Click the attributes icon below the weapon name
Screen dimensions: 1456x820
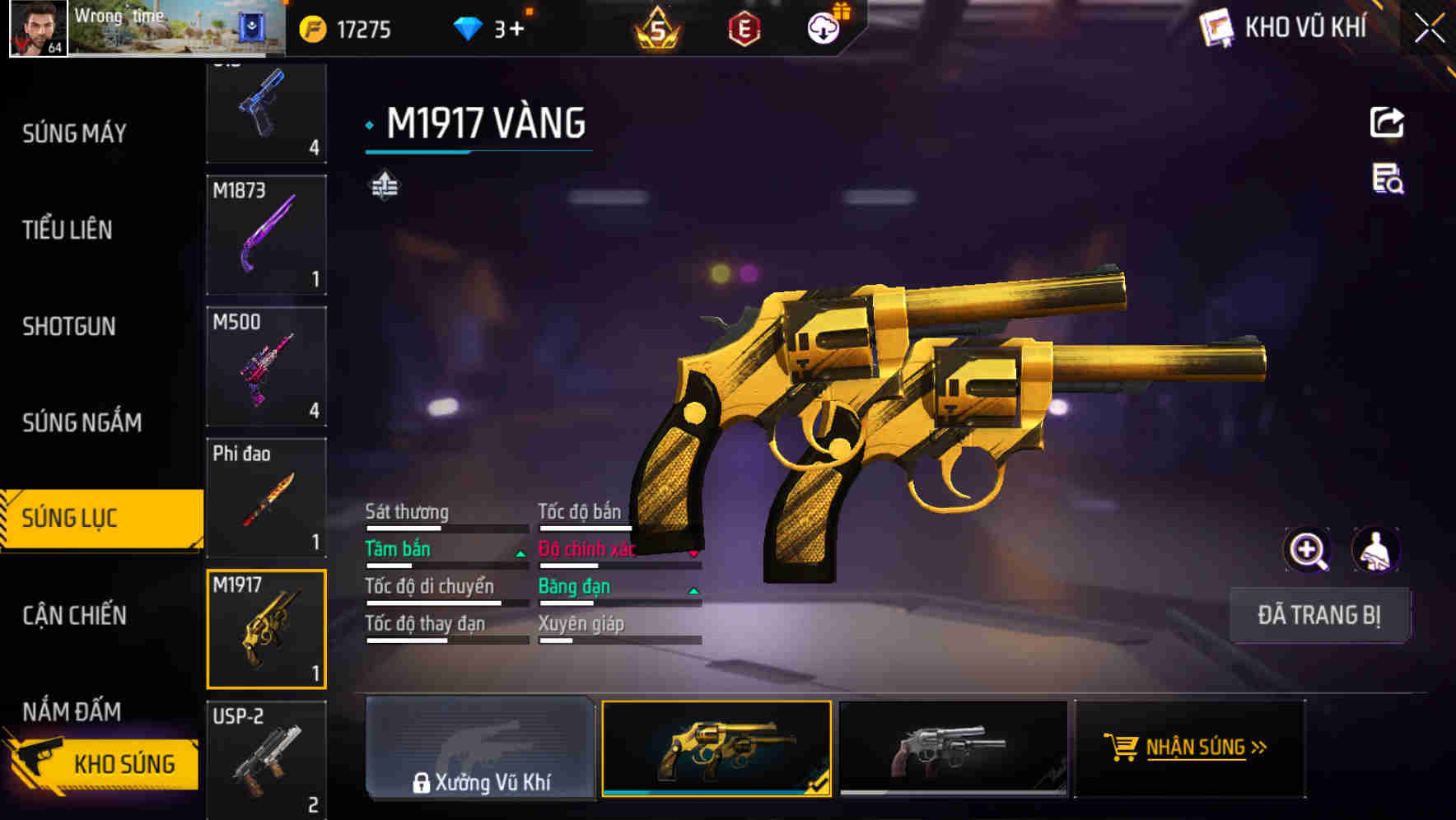point(384,186)
